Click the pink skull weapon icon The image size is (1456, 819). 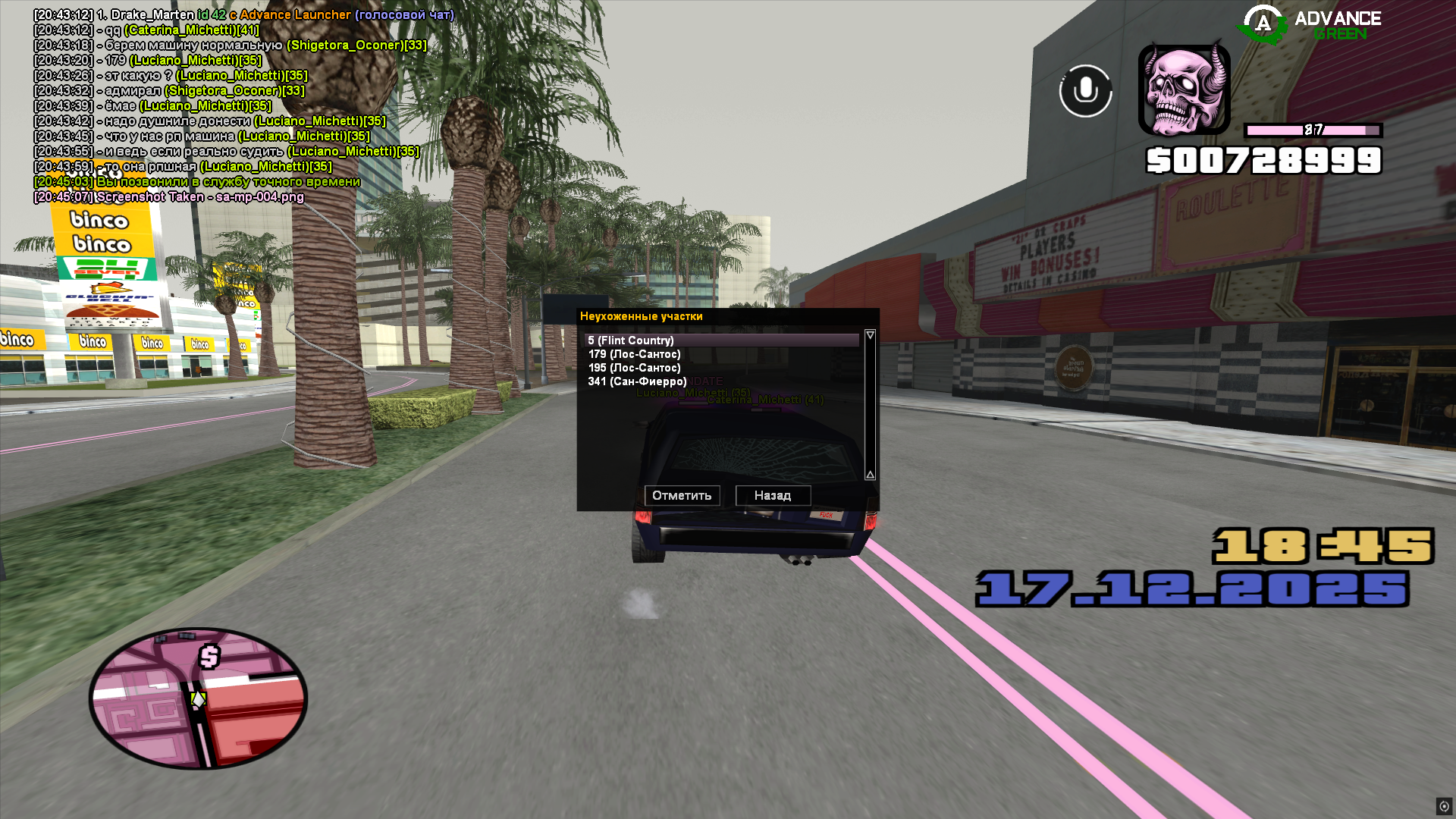[x=1184, y=89]
